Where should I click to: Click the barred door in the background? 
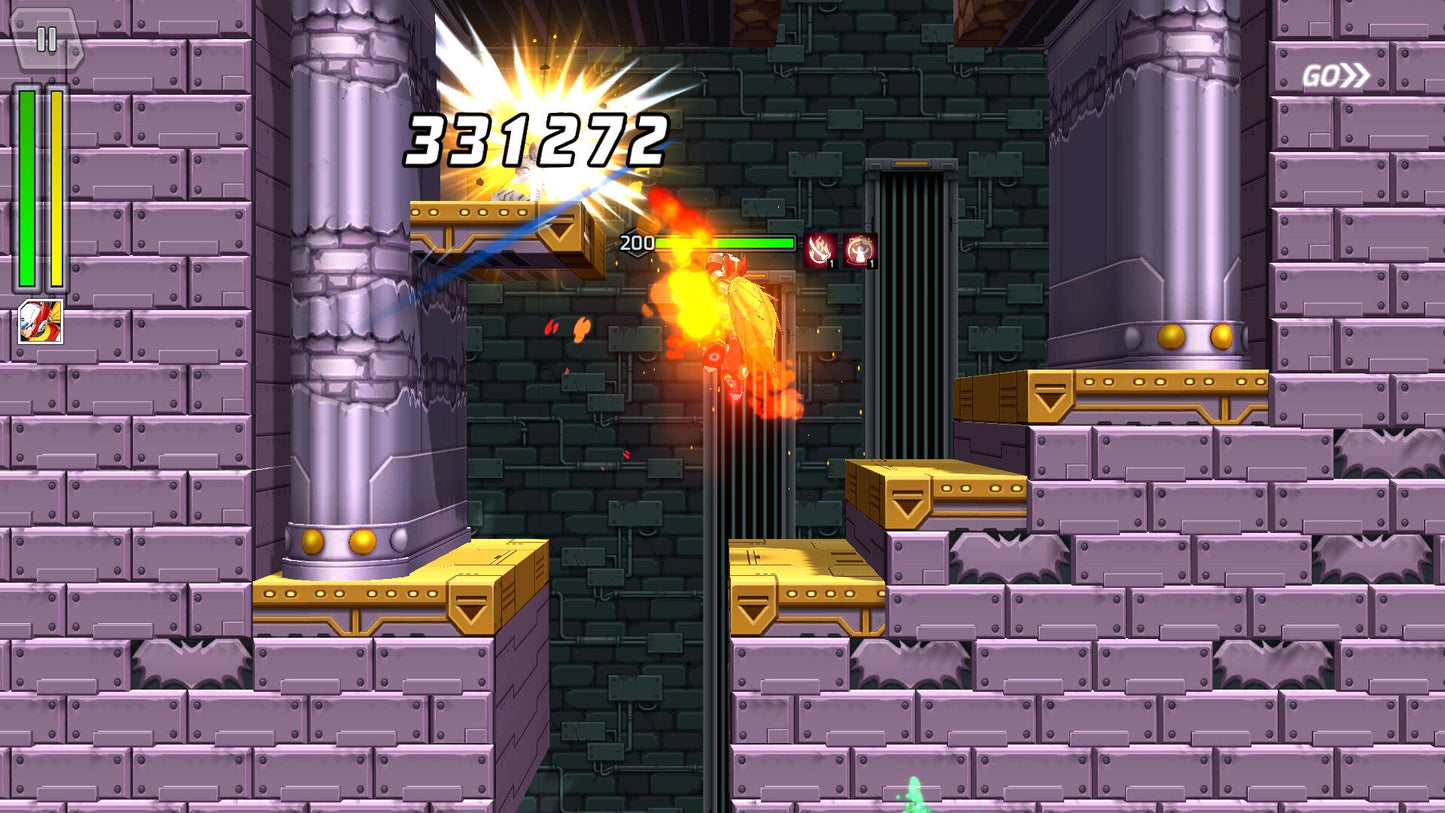click(910, 300)
